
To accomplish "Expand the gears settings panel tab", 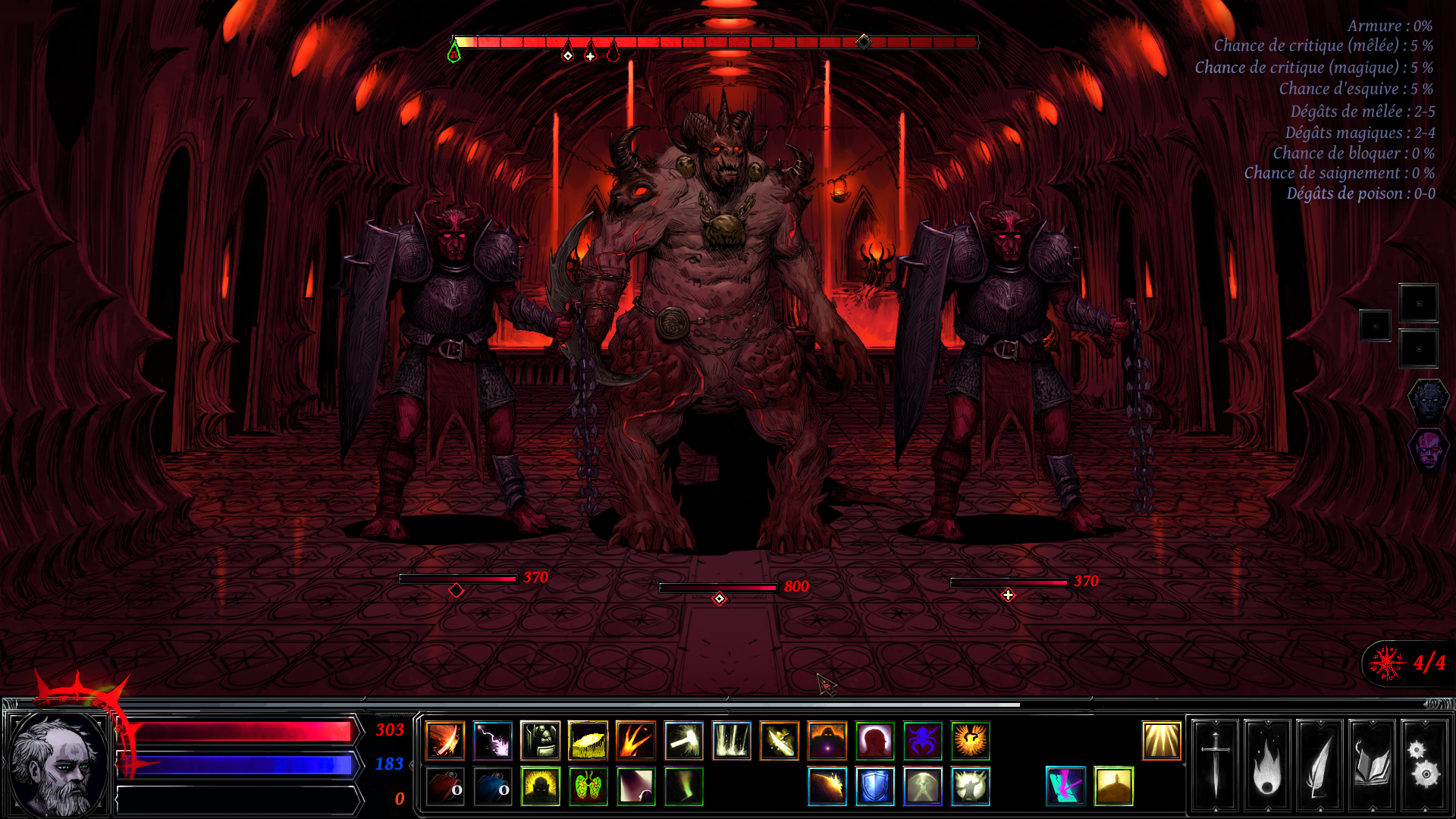I will point(1423,766).
